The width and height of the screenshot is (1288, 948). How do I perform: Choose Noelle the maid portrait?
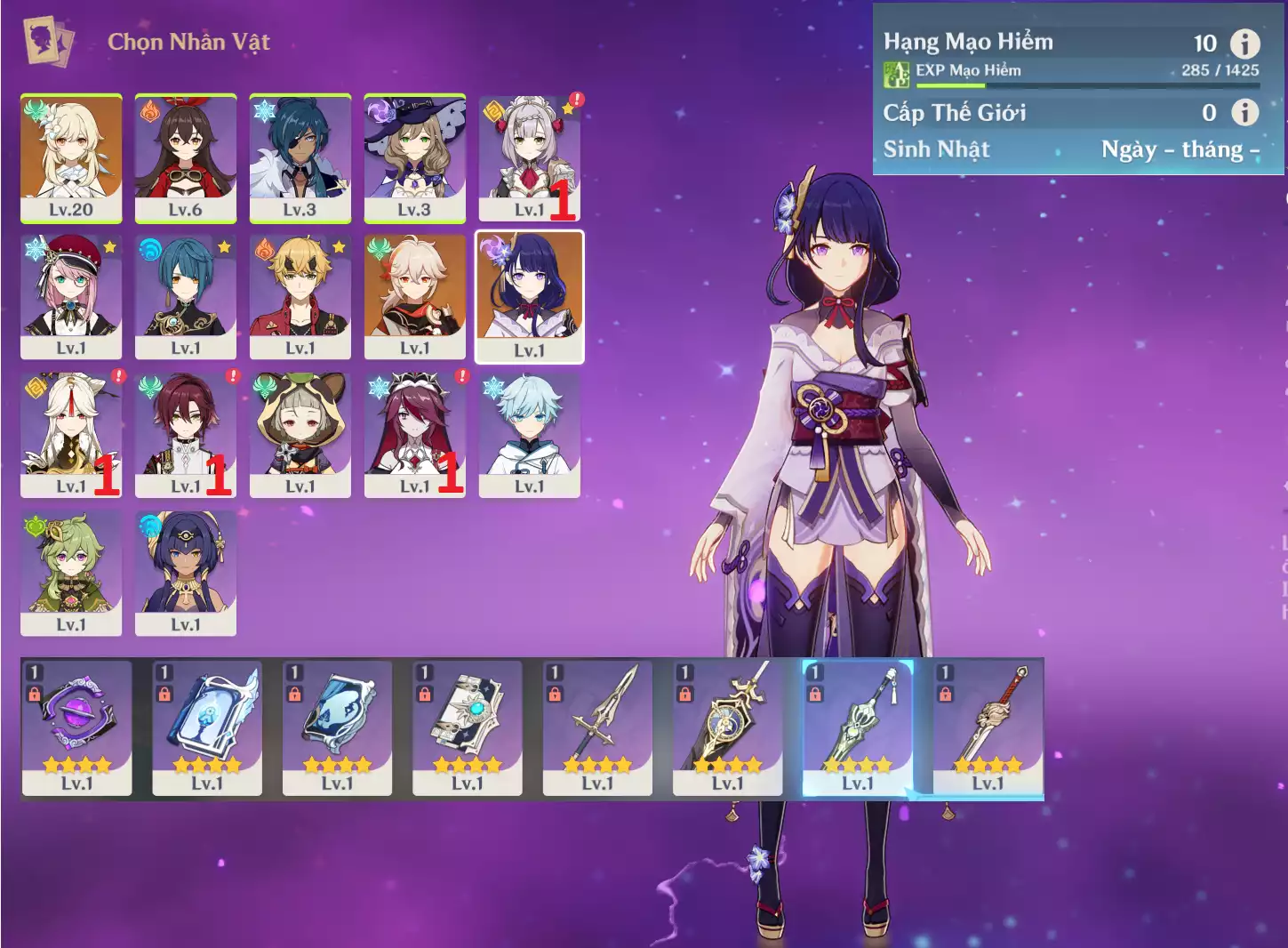pos(529,157)
